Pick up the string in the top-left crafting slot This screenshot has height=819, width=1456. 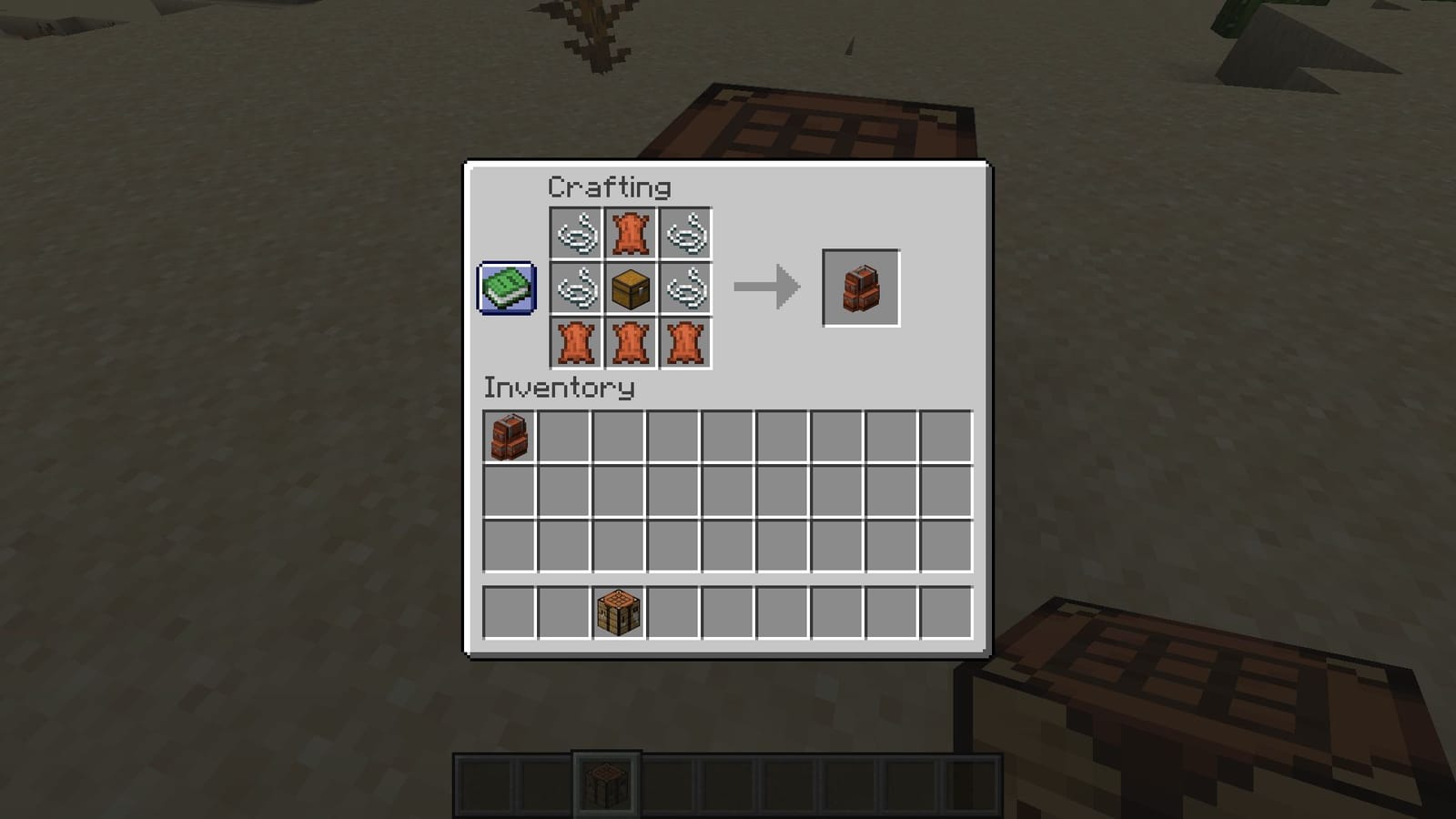(x=576, y=232)
